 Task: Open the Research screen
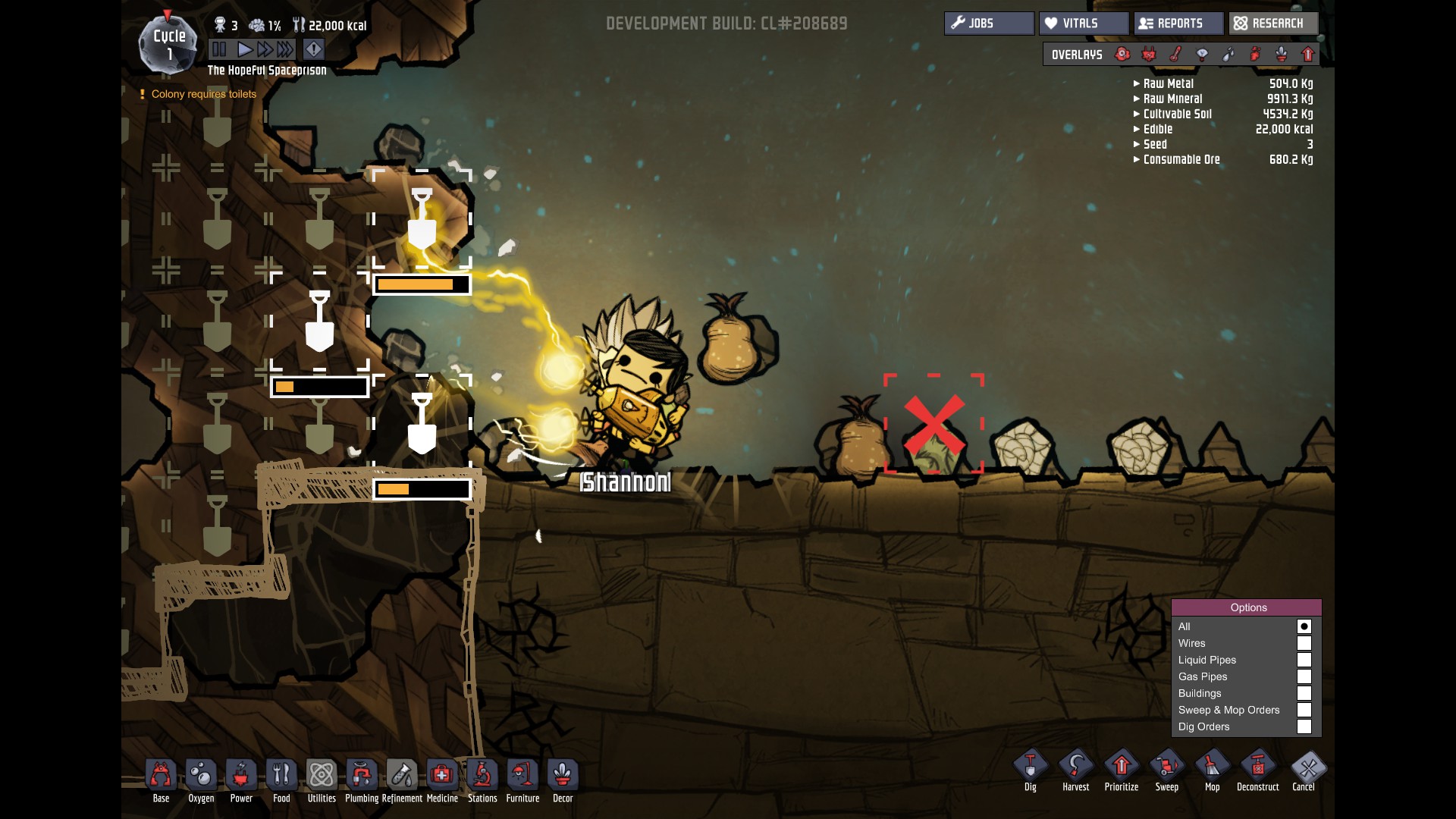1272,24
